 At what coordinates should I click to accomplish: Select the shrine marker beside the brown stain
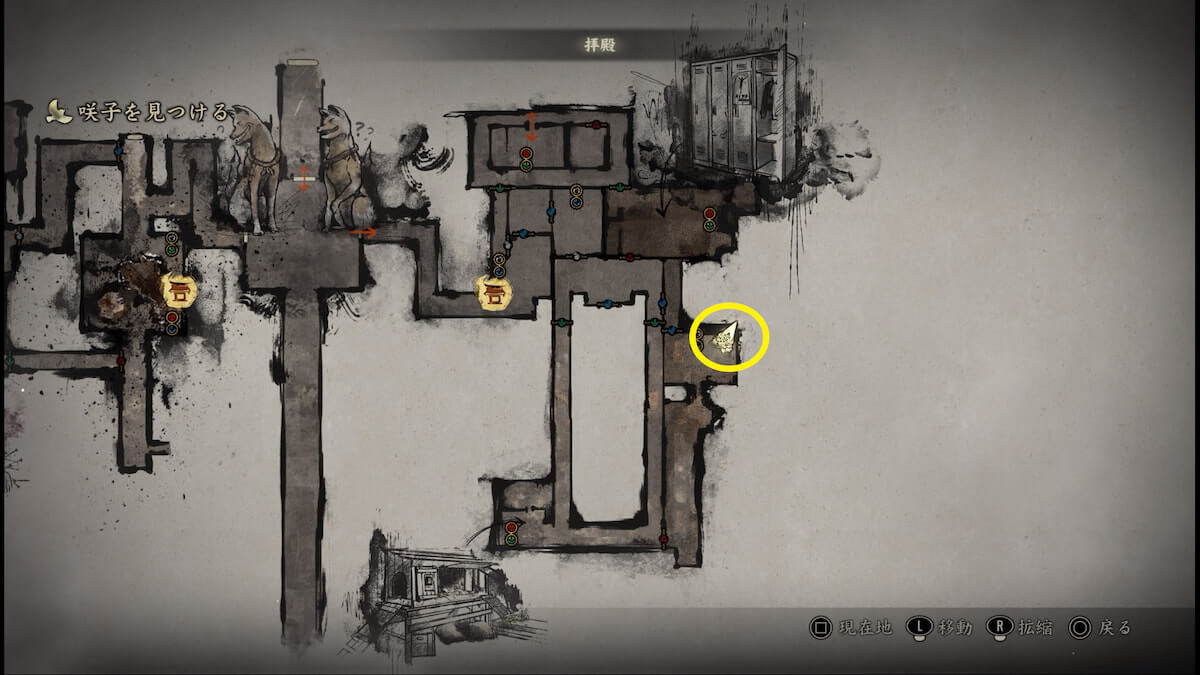[180, 290]
